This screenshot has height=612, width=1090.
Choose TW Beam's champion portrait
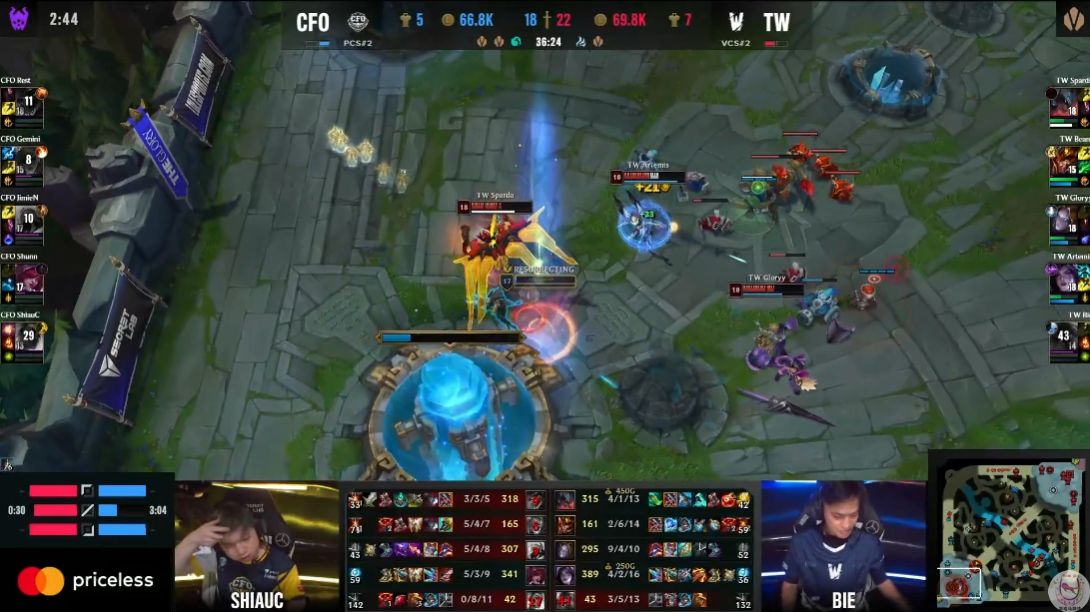(1069, 164)
